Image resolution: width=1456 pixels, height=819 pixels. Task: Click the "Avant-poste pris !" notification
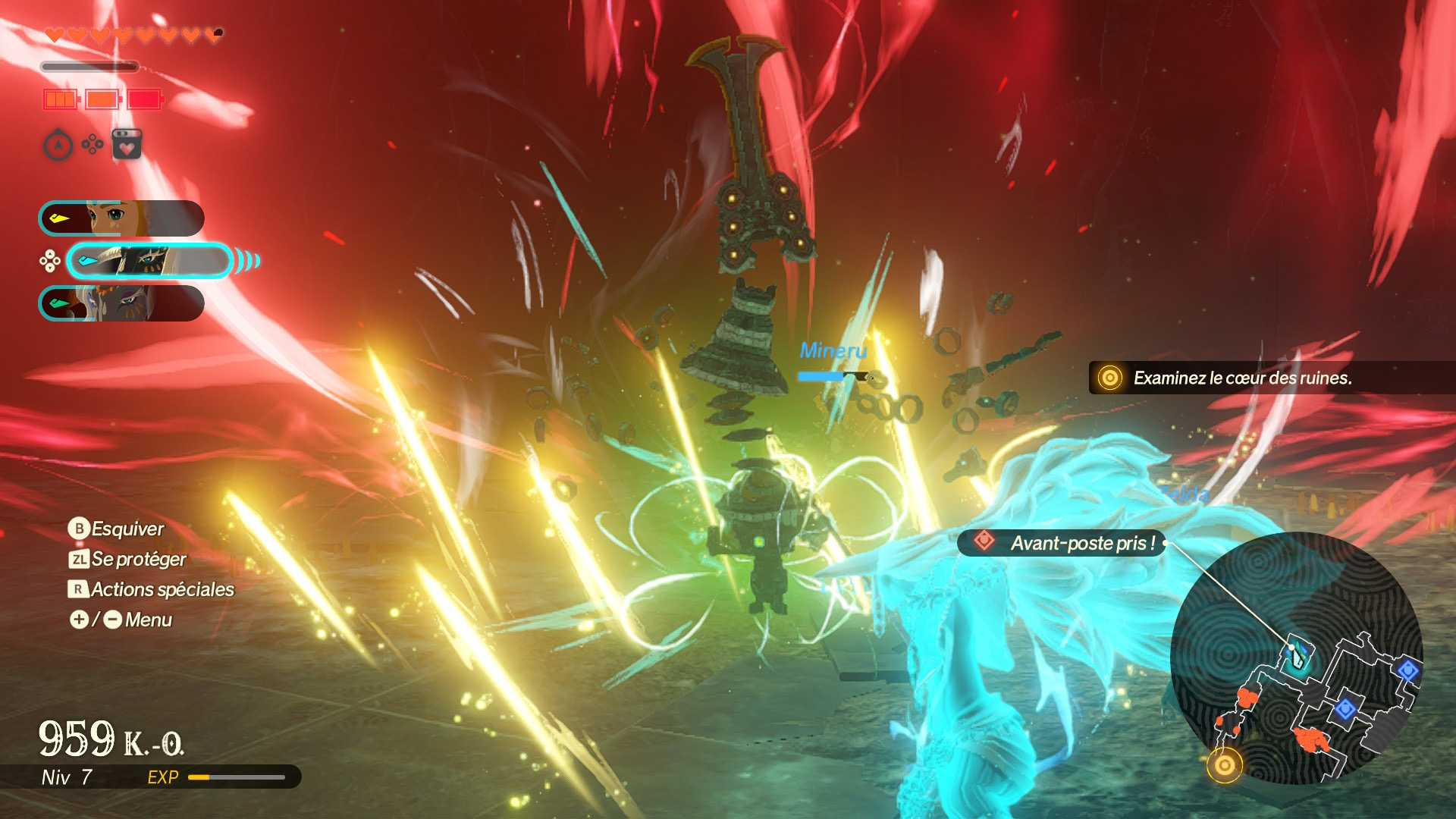point(1062,543)
